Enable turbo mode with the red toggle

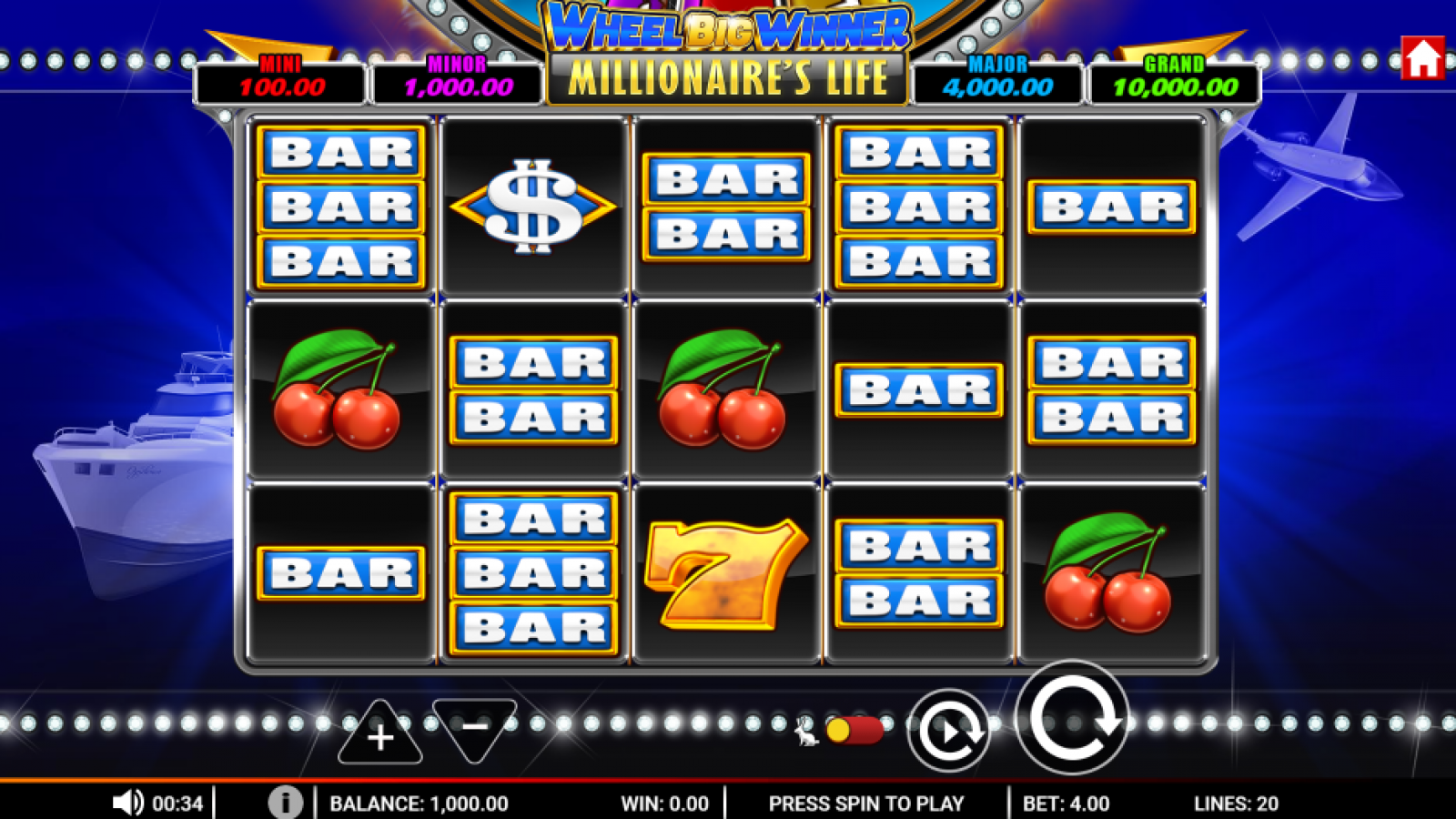coord(854,729)
